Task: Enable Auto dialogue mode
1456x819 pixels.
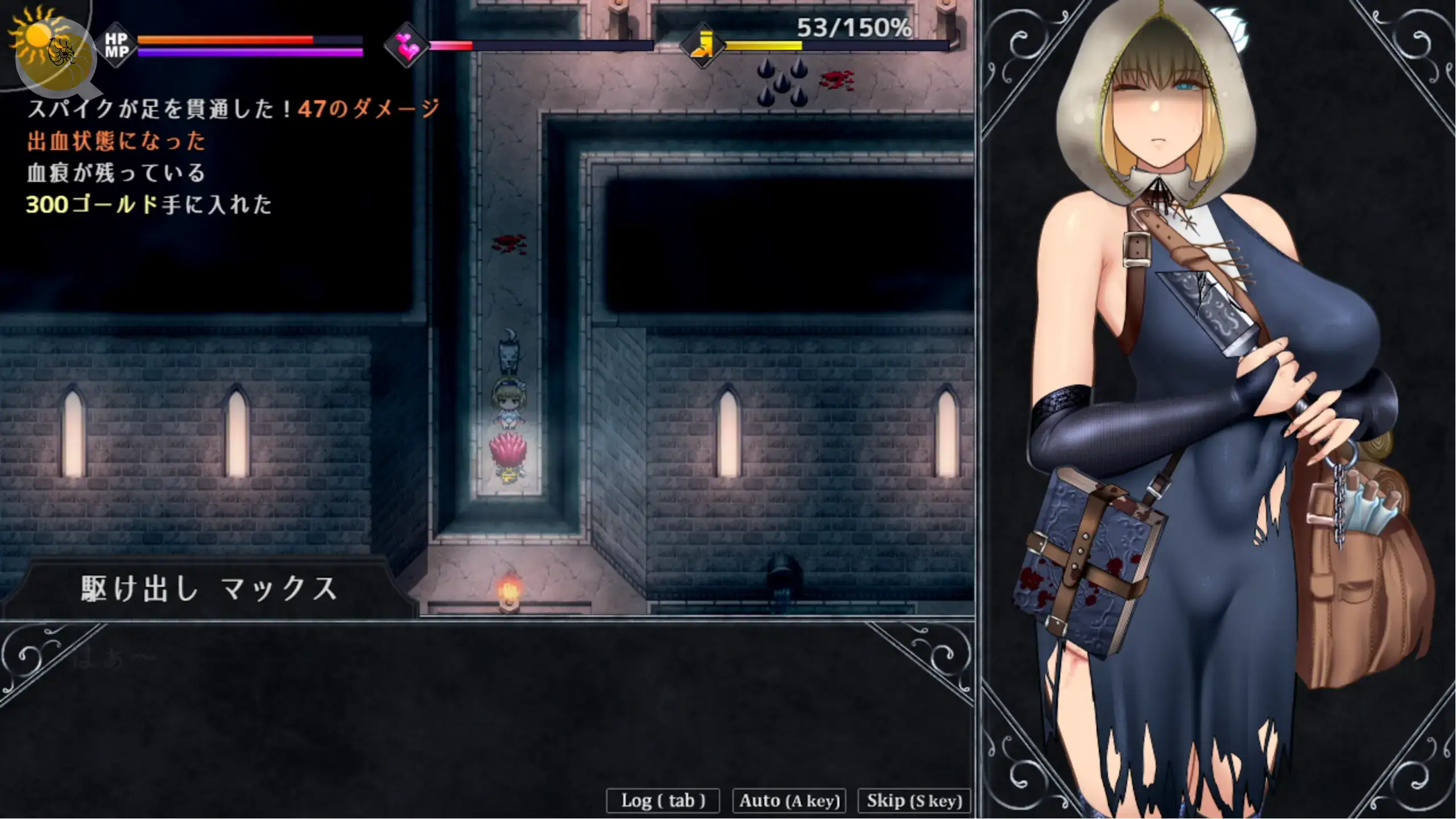Action: click(x=789, y=801)
